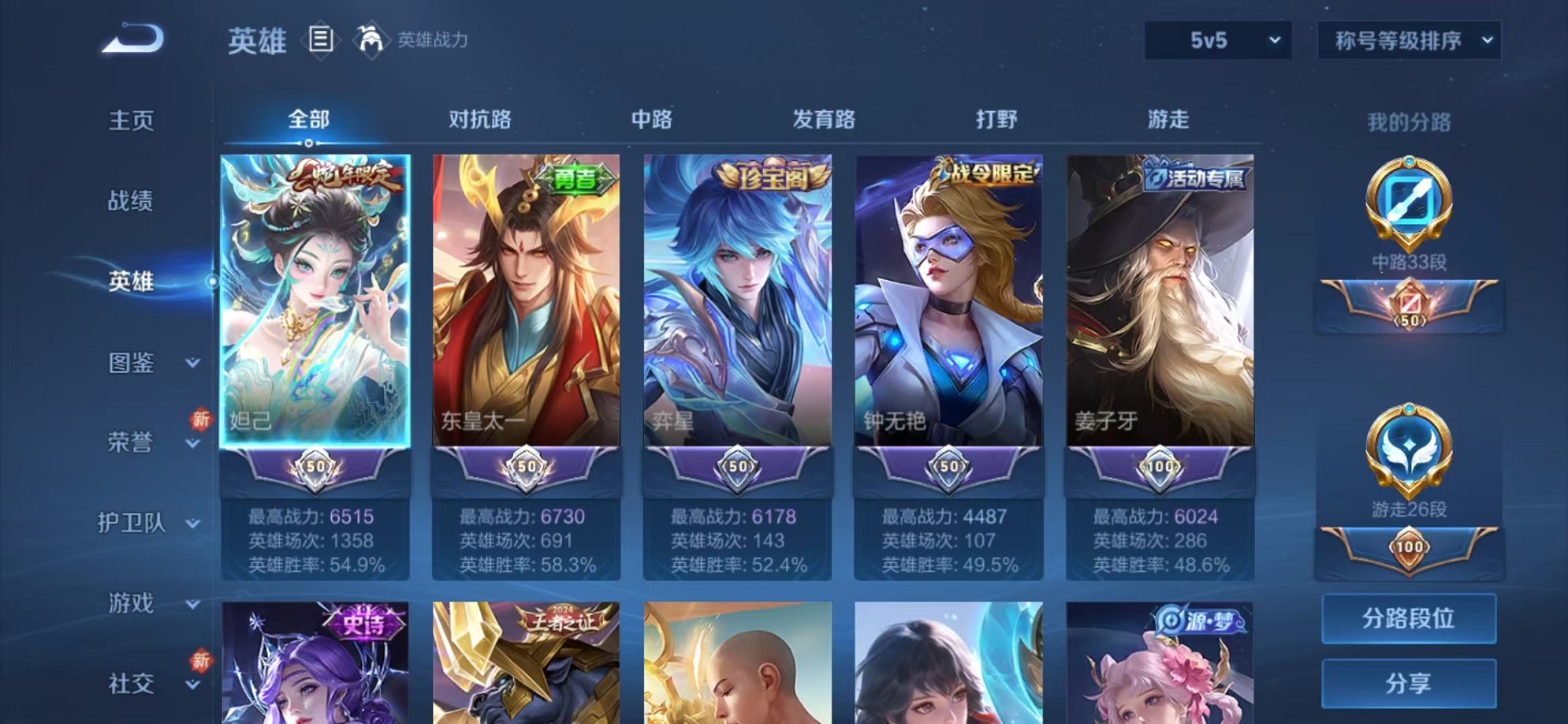This screenshot has width=1568, height=724.
Task: Click the back arrow at top left
Action: click(134, 35)
